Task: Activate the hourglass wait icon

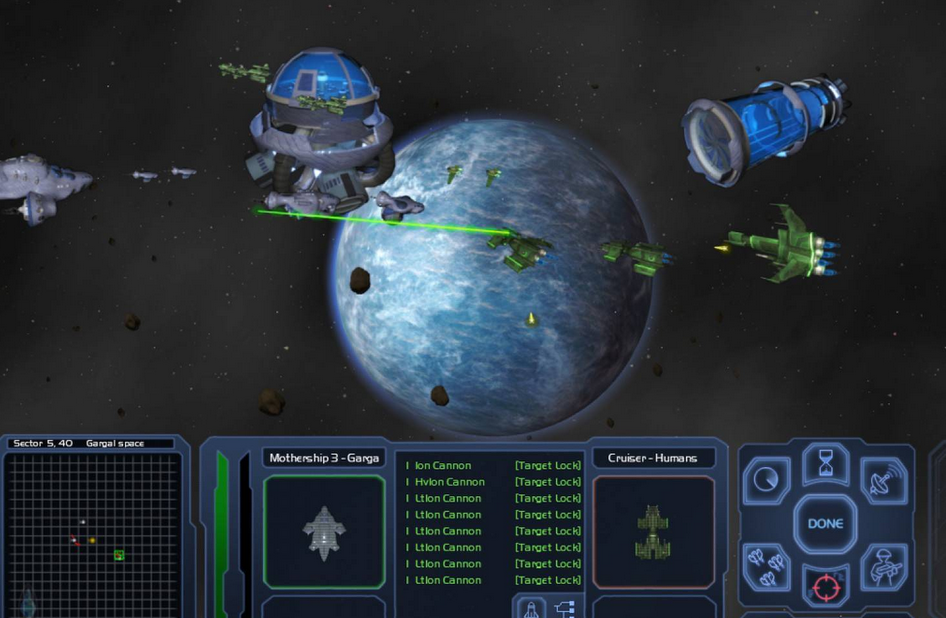Action: pyautogui.click(x=825, y=463)
